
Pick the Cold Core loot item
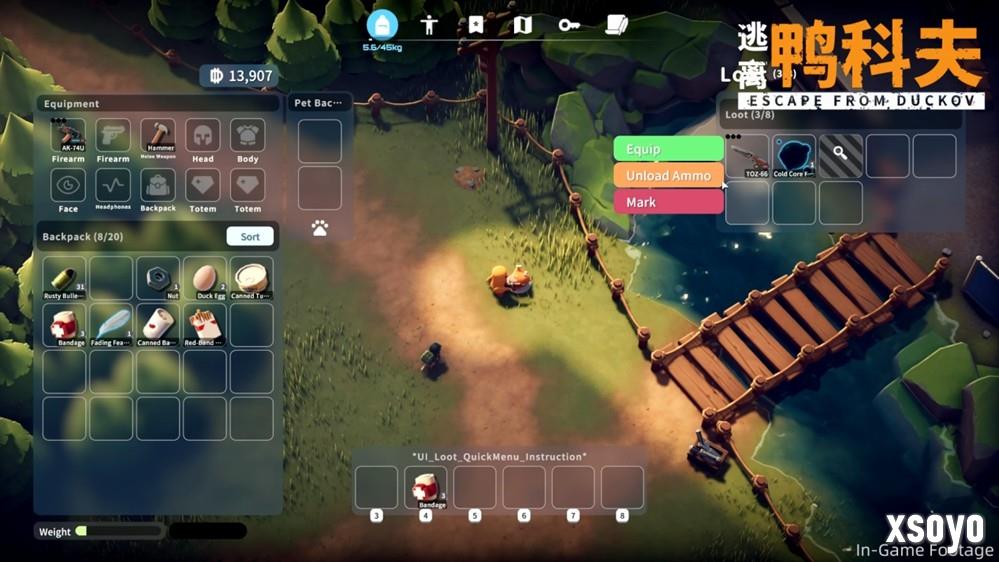[794, 156]
